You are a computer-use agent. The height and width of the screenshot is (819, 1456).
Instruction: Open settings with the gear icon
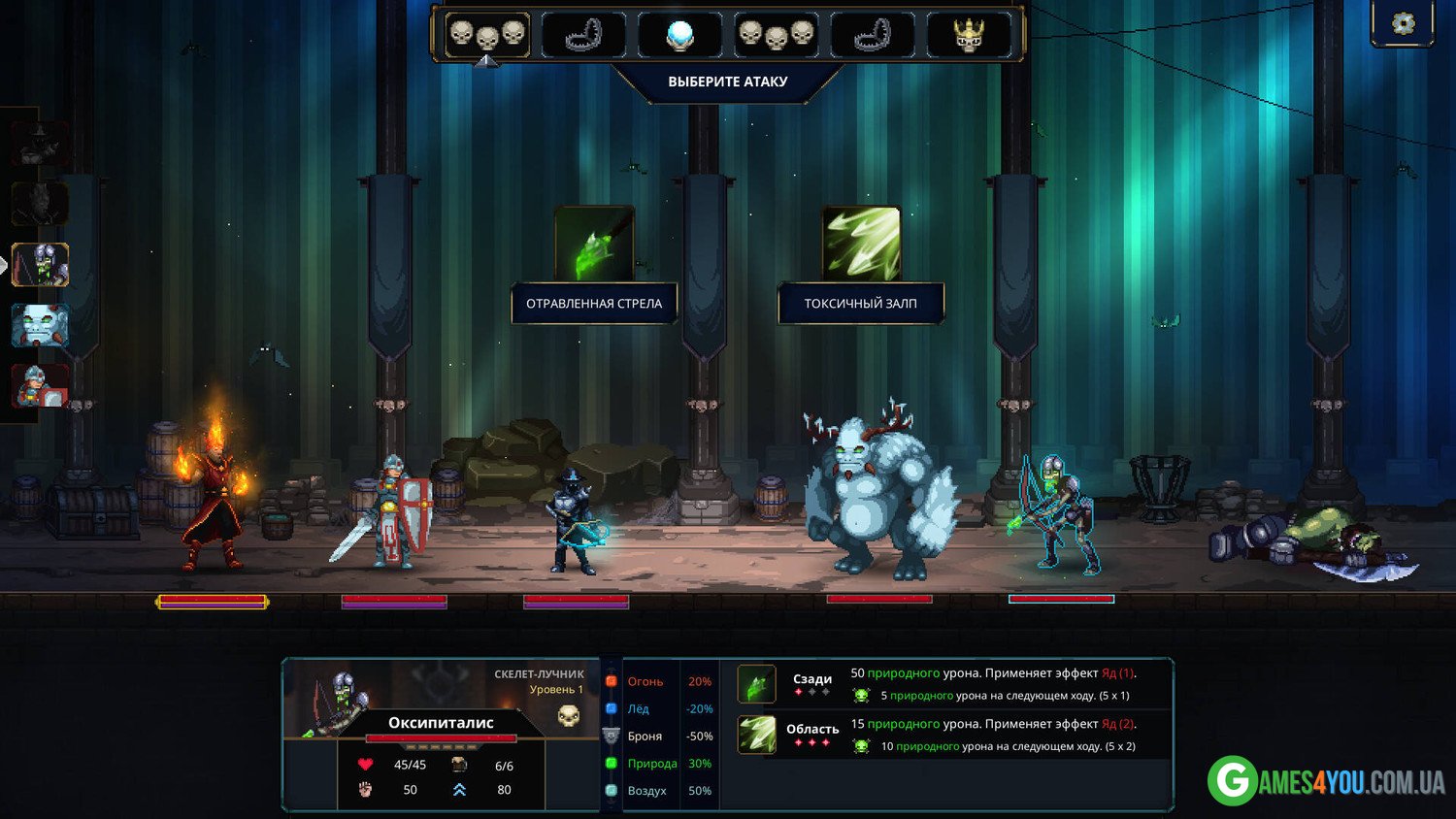(x=1403, y=23)
